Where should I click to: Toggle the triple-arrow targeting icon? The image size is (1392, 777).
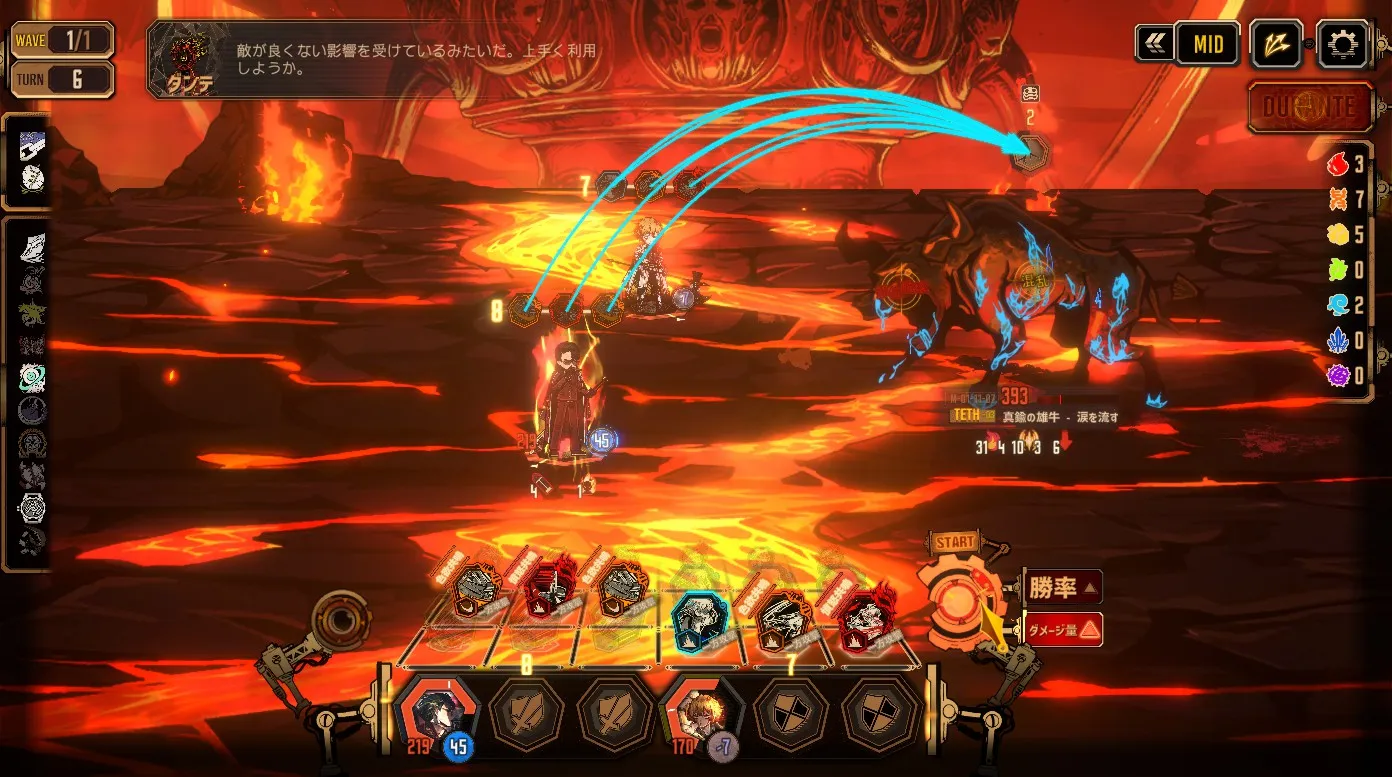click(x=1277, y=45)
